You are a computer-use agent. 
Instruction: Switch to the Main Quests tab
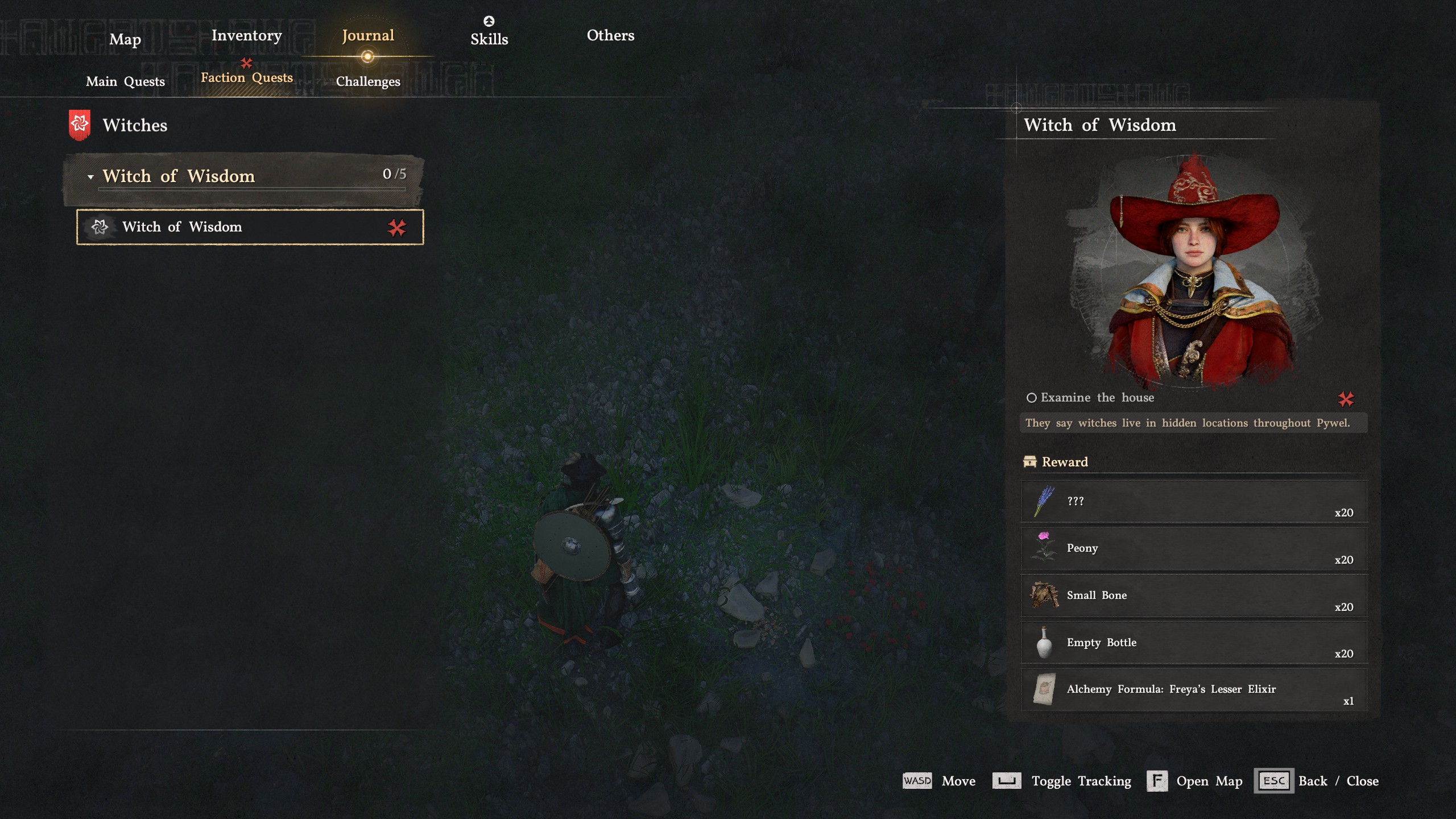125,81
